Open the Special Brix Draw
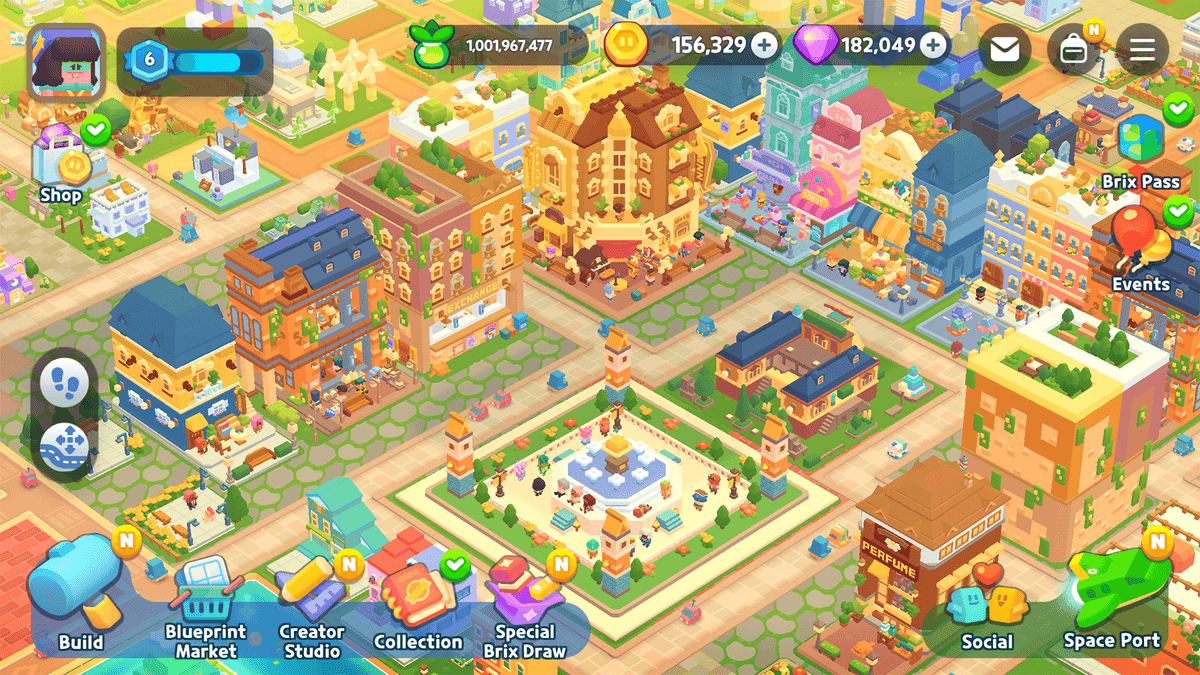This screenshot has width=1200, height=675. [524, 607]
